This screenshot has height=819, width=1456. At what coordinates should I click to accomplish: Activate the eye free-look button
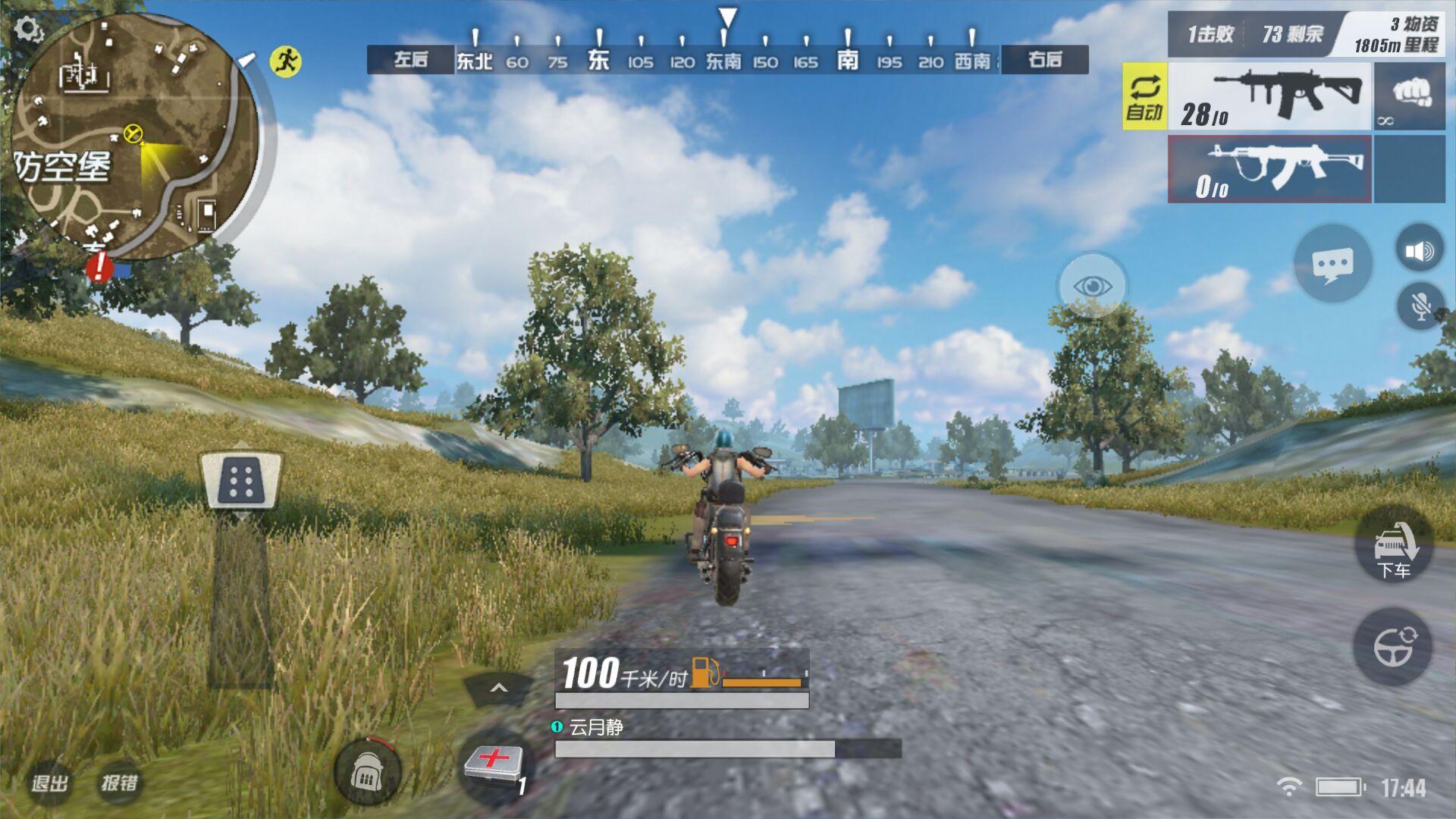[x=1092, y=286]
